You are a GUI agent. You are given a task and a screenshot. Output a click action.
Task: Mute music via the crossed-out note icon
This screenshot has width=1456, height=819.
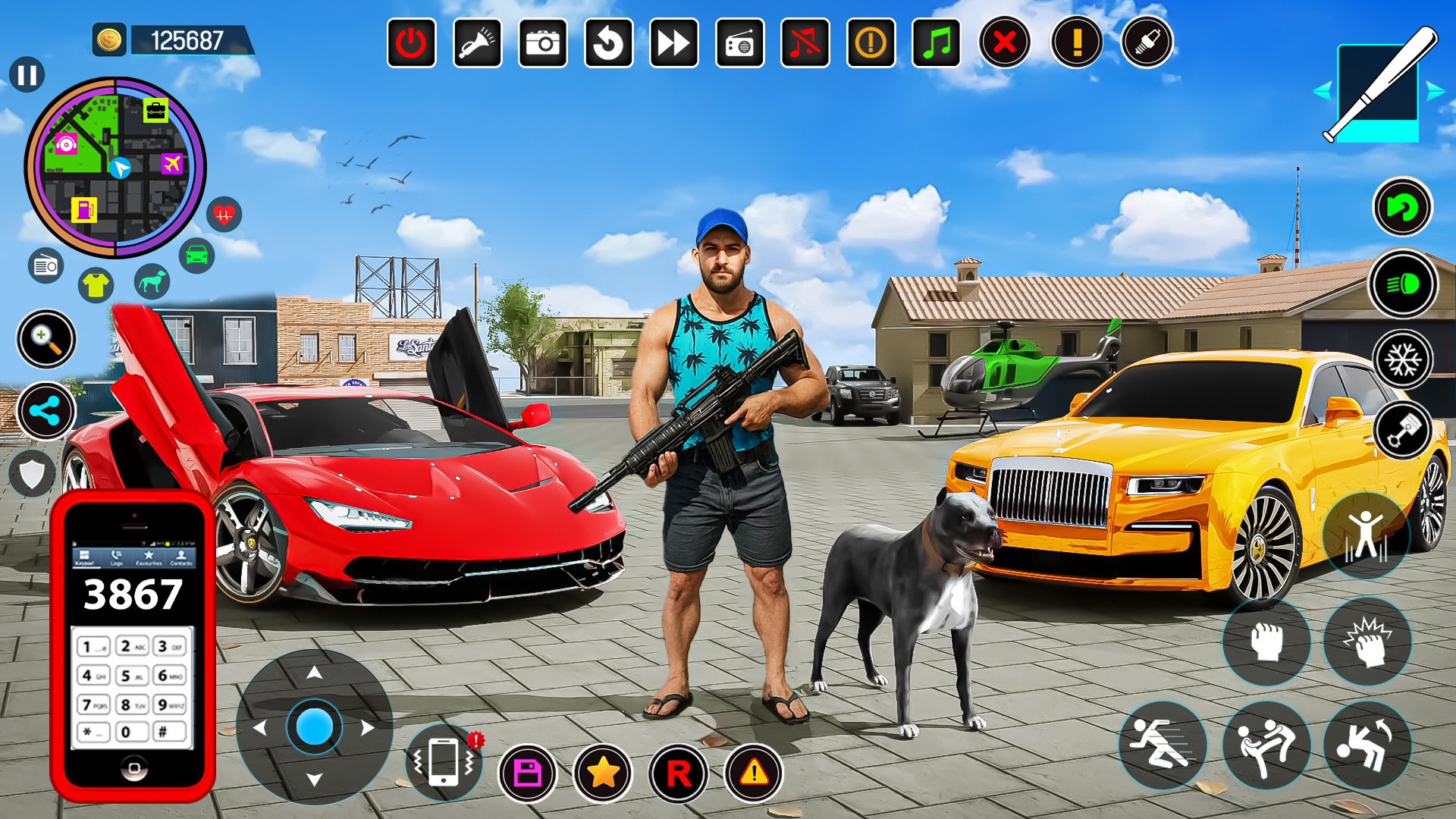tap(805, 43)
